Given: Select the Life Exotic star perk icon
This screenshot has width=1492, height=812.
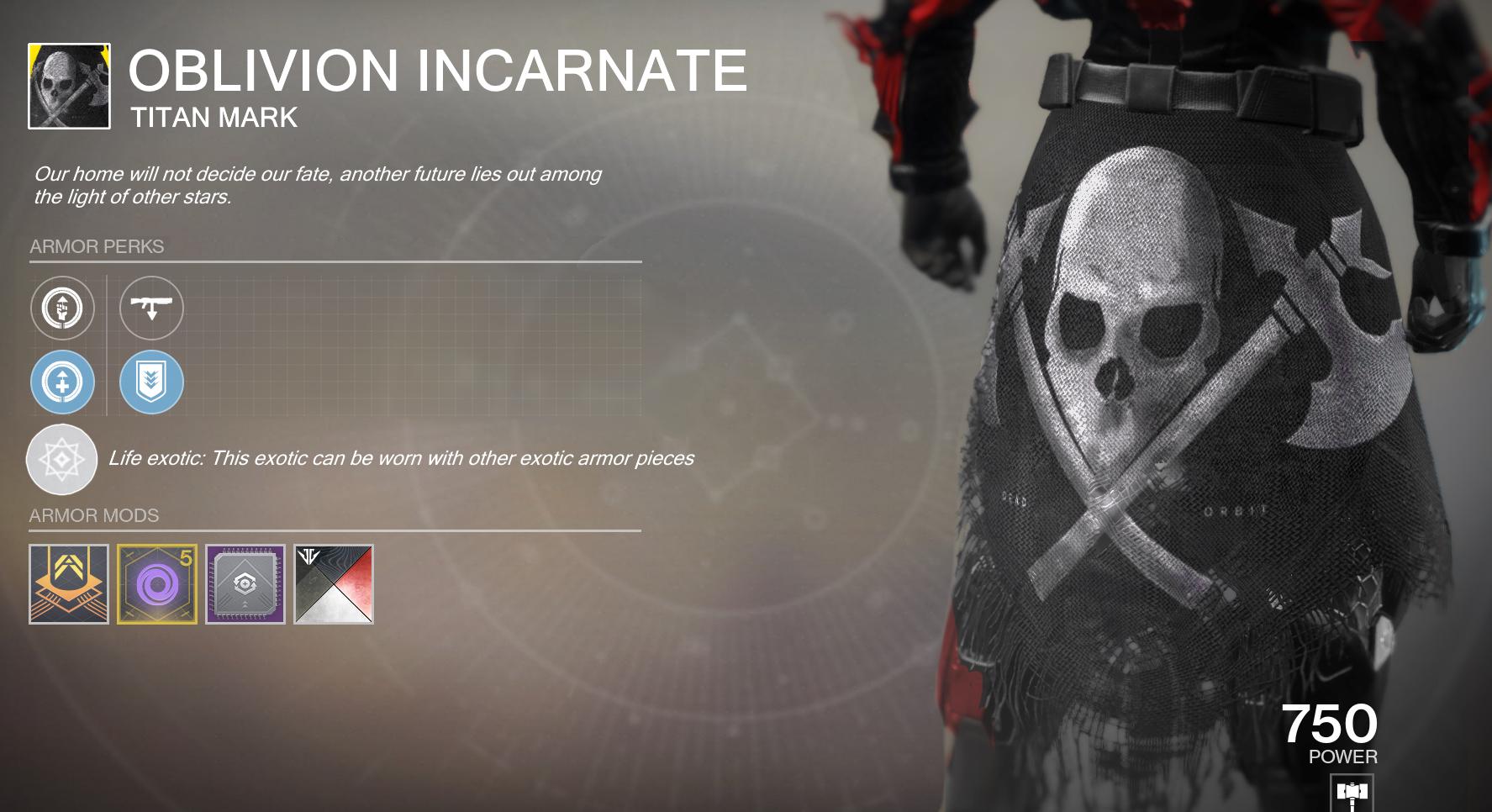Looking at the screenshot, I should [61, 460].
